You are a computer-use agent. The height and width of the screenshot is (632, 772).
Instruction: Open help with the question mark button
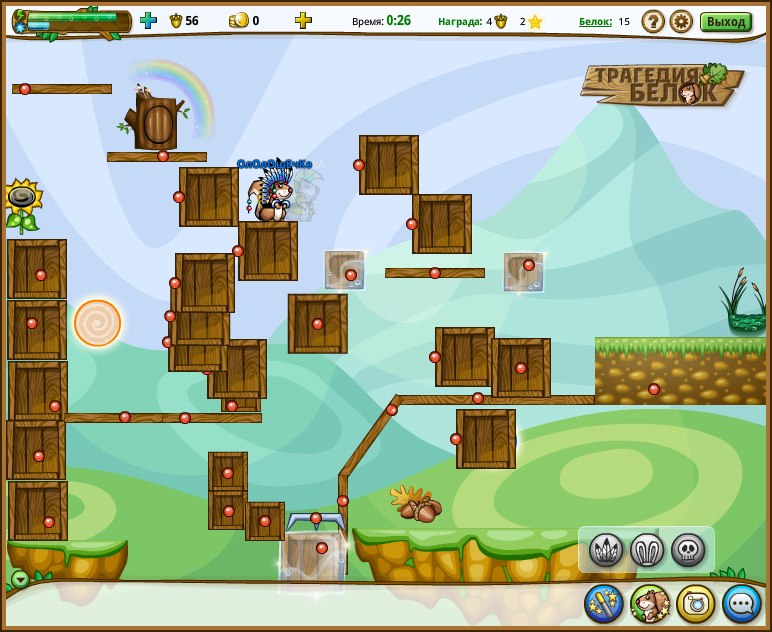coord(653,21)
